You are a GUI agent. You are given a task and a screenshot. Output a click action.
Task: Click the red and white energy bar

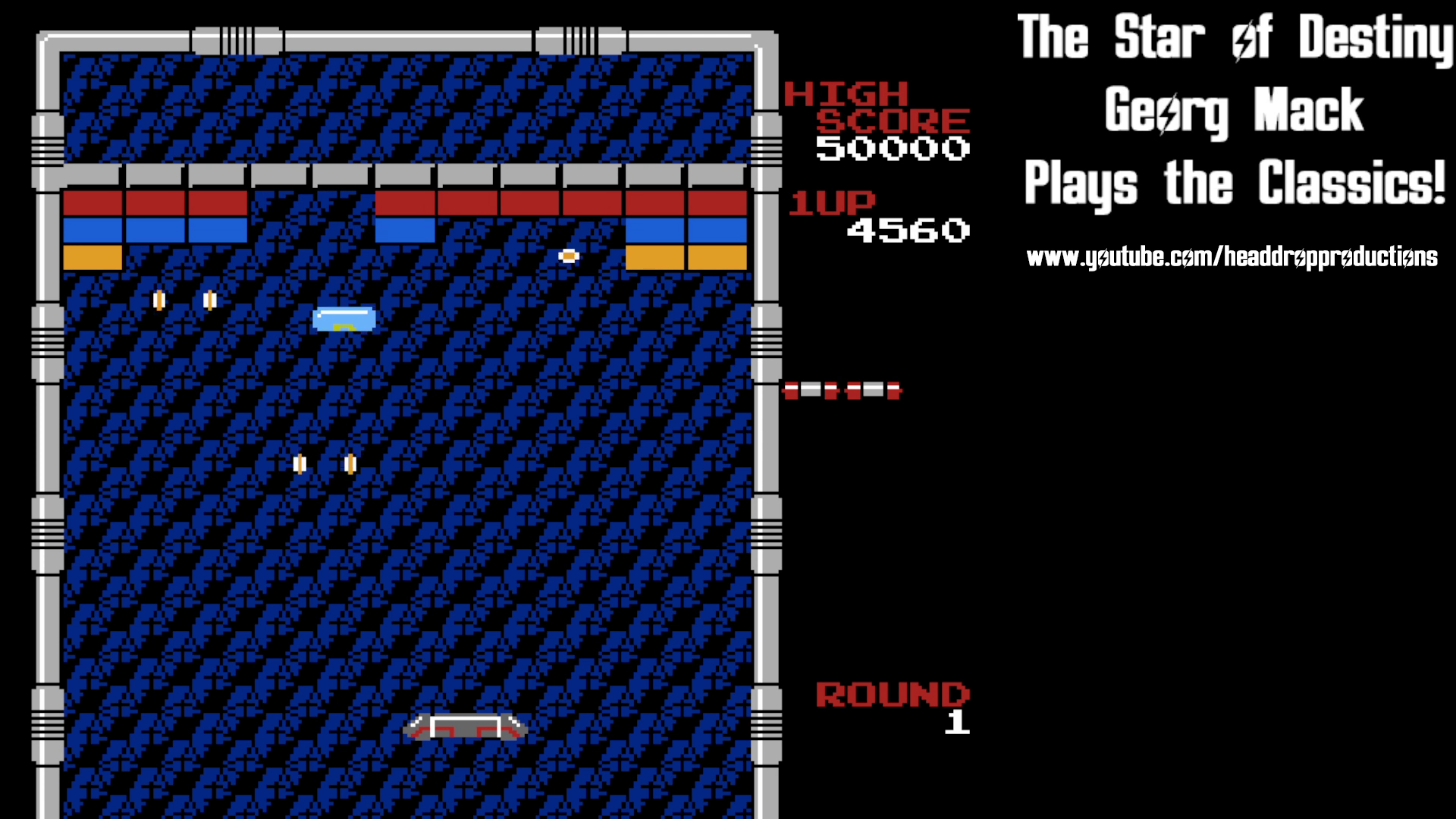(838, 389)
